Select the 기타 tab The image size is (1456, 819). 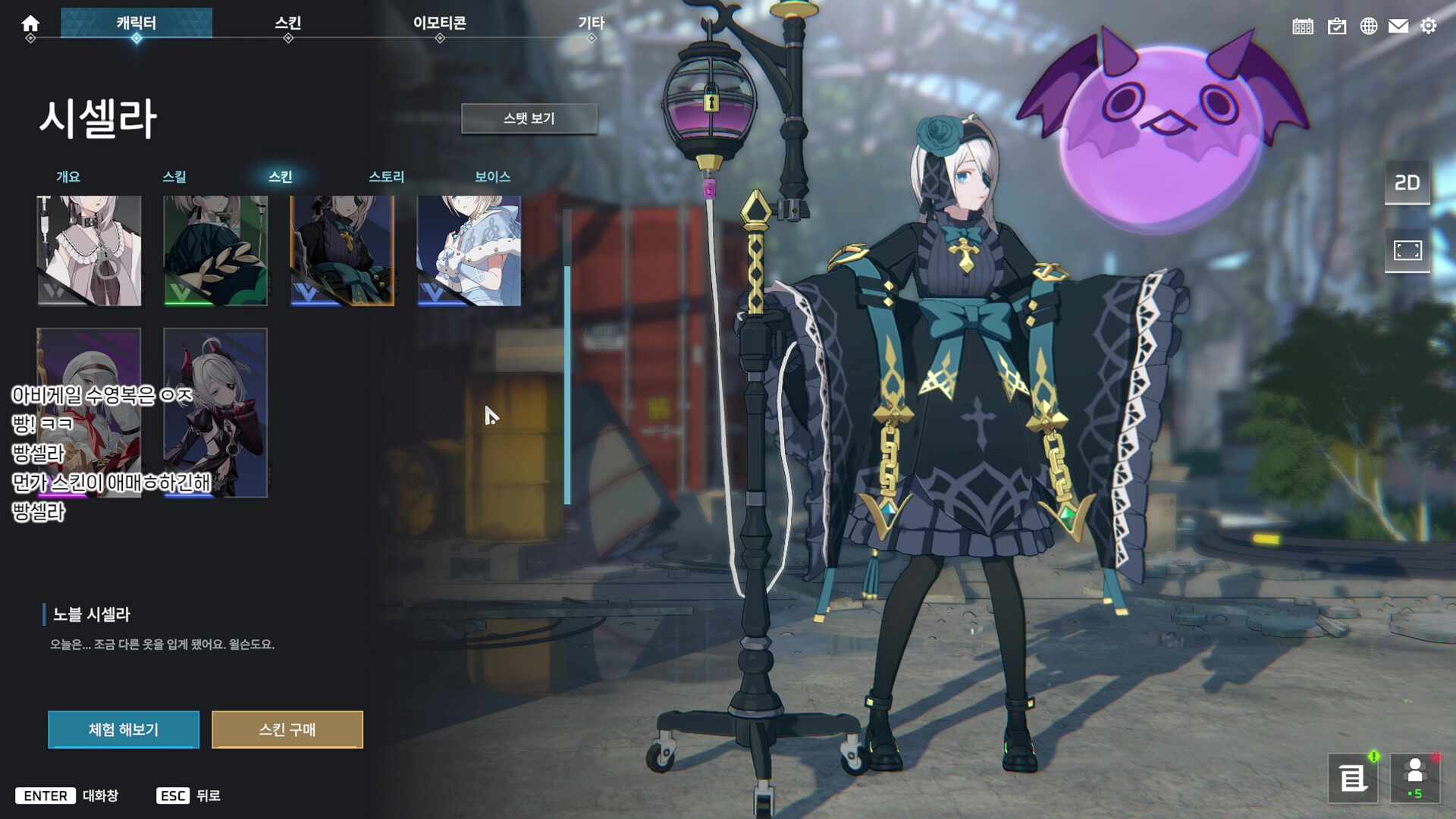point(591,24)
